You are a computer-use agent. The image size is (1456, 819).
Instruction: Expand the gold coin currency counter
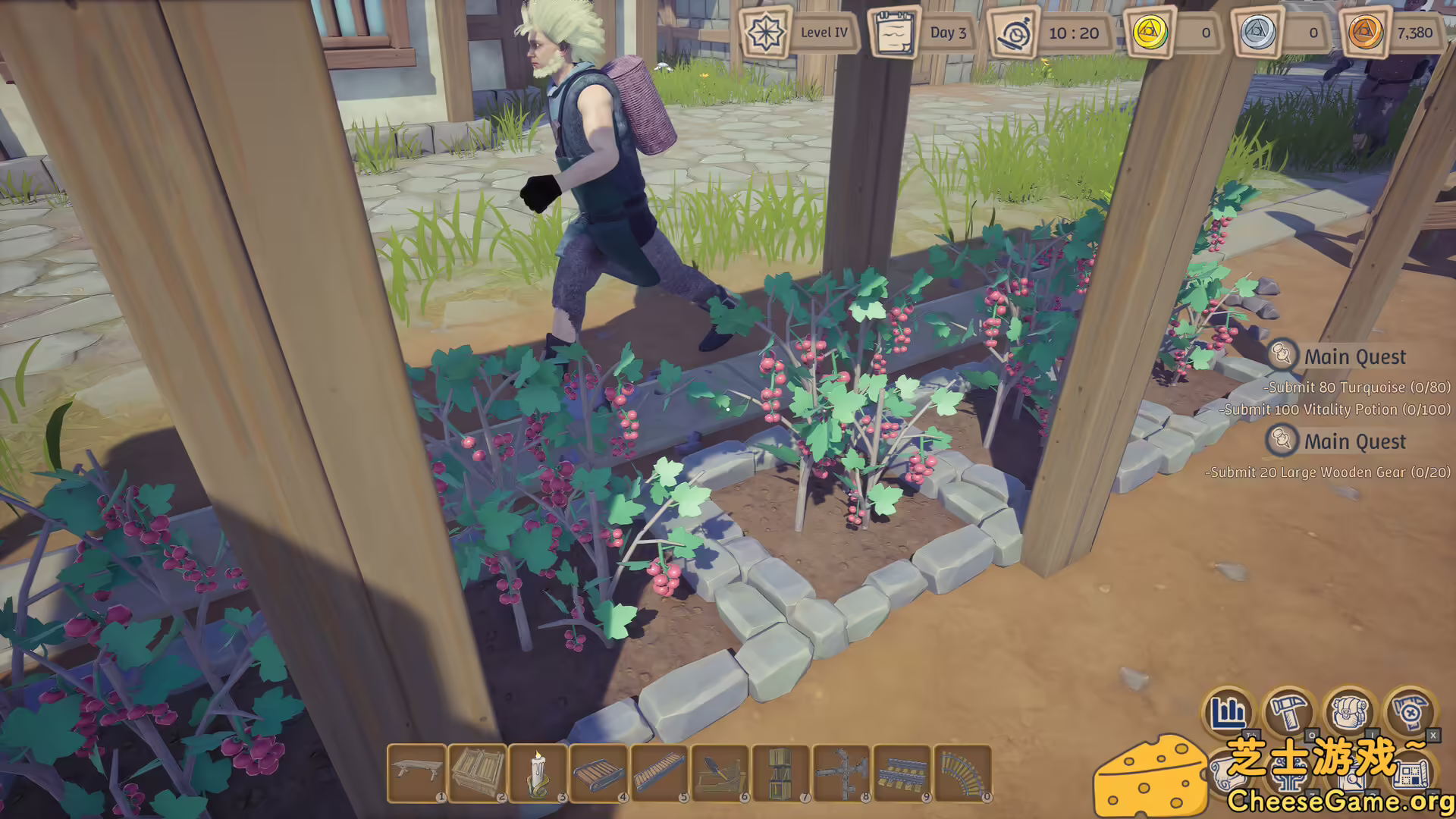(x=1150, y=33)
